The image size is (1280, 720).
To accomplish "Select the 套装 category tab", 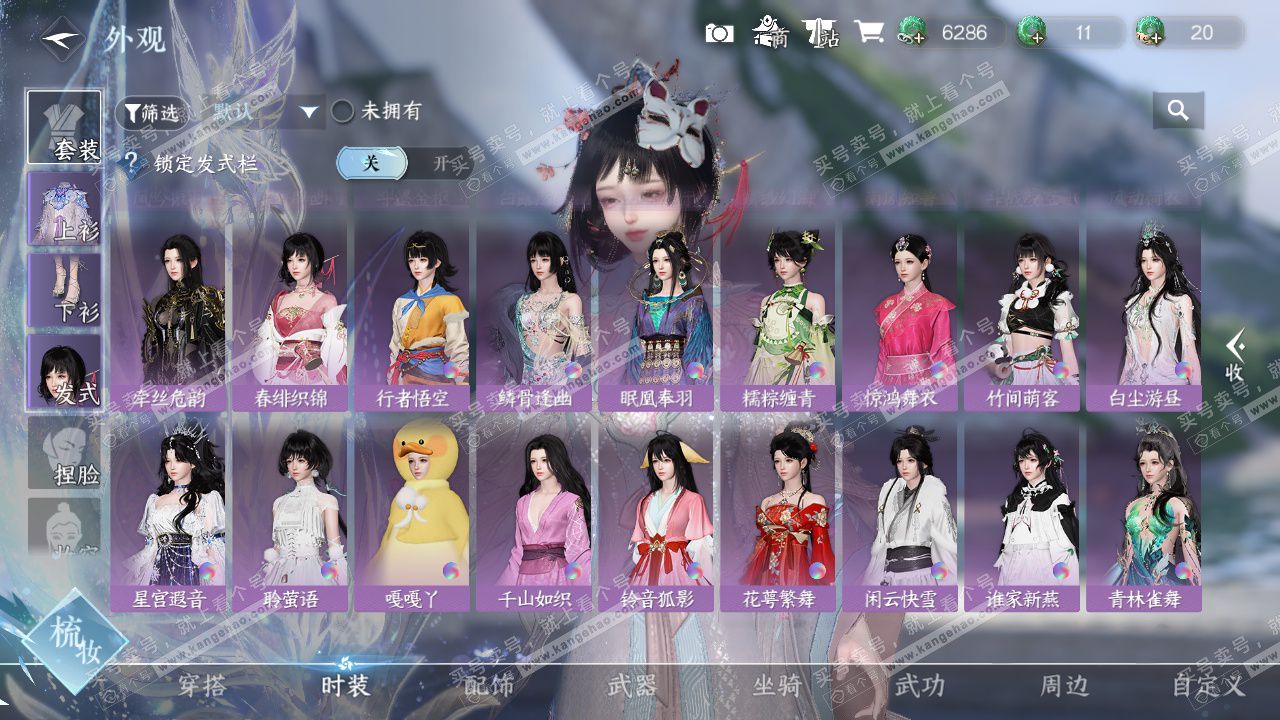I will point(64,127).
